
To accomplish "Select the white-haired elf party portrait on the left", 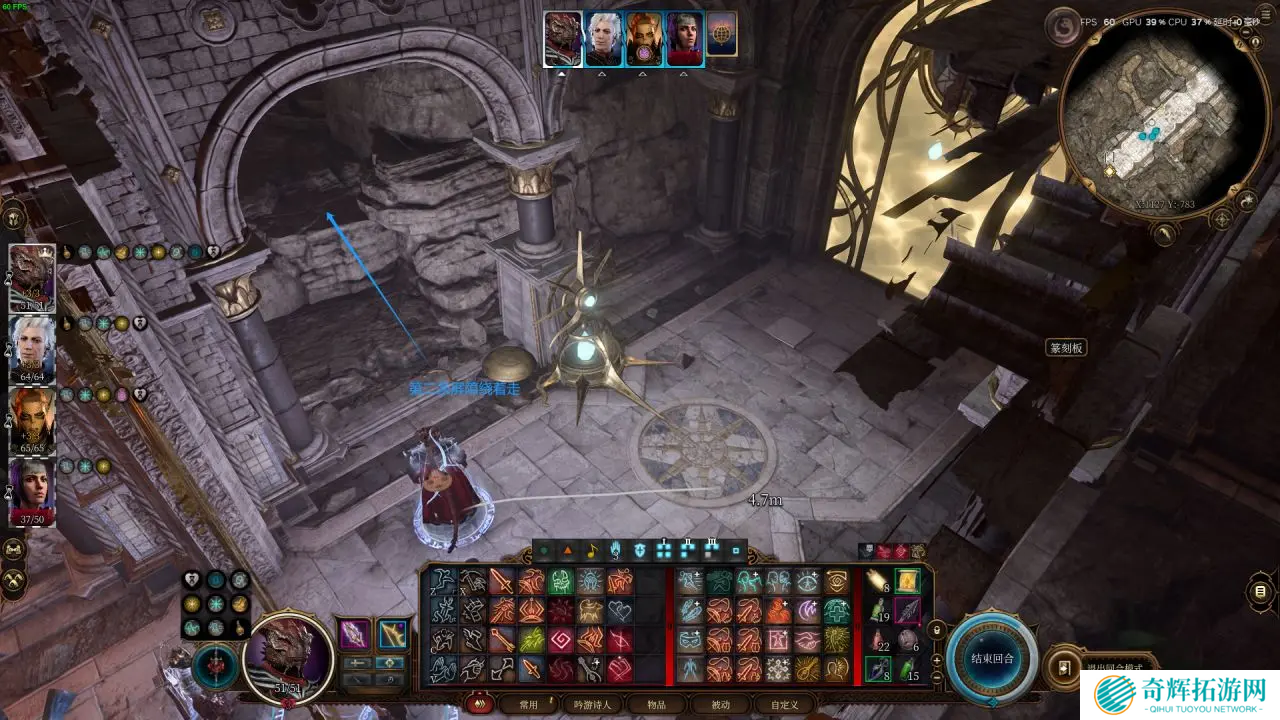I will click(x=32, y=348).
